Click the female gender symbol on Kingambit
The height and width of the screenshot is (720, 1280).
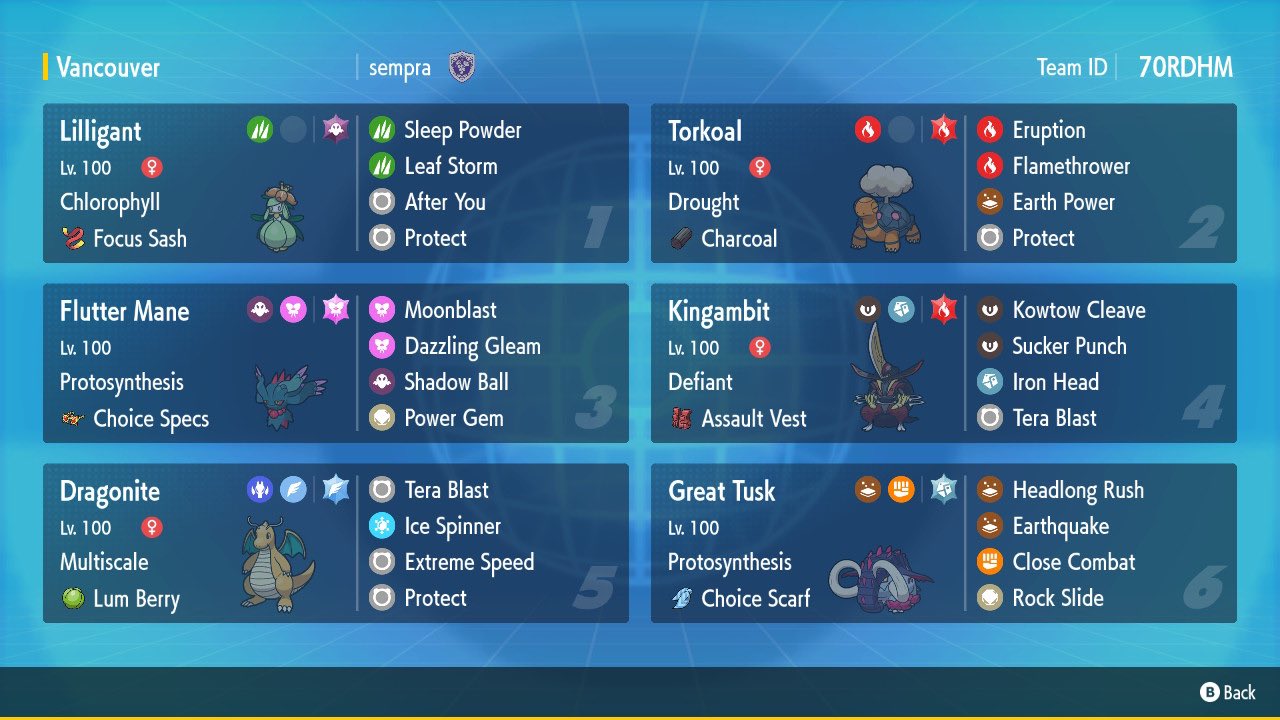[758, 347]
